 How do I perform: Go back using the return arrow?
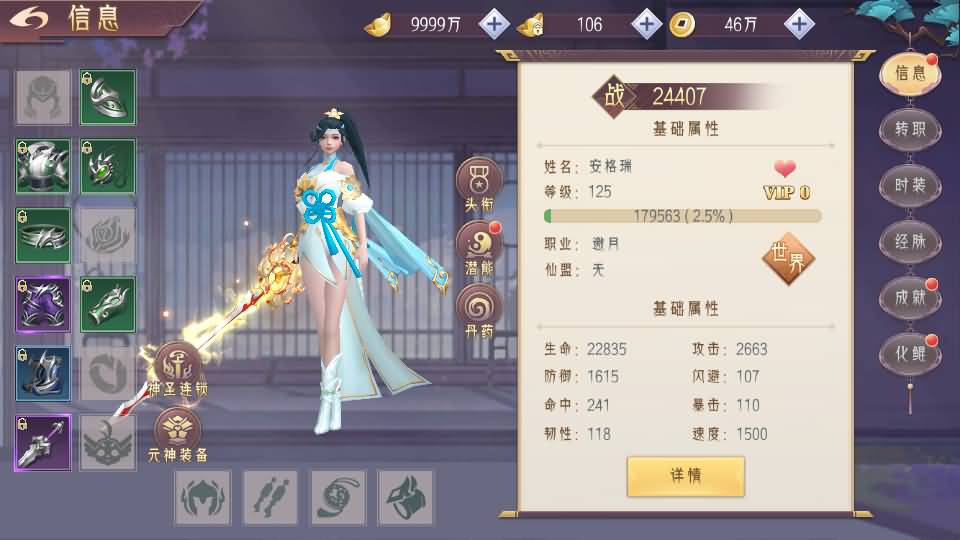pos(32,19)
